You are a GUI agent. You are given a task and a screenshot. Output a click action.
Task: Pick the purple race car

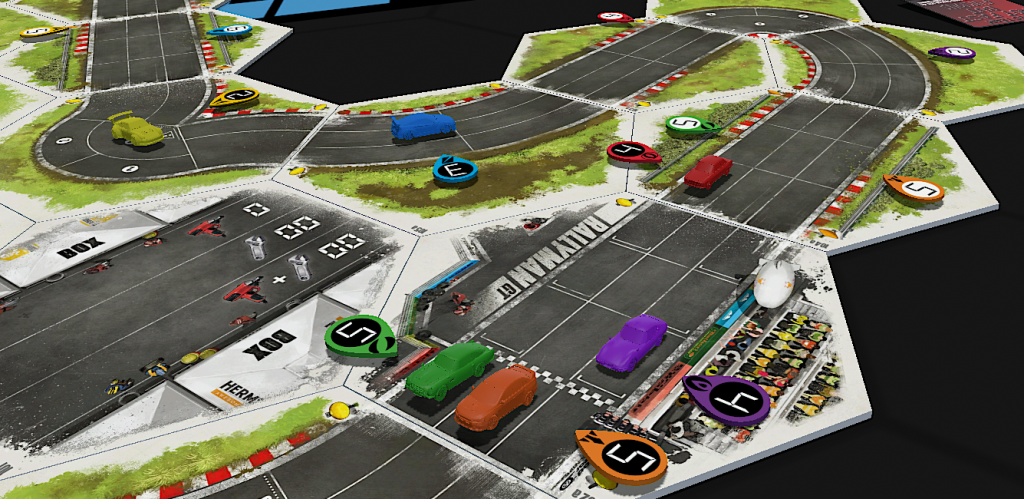pyautogui.click(x=631, y=342)
